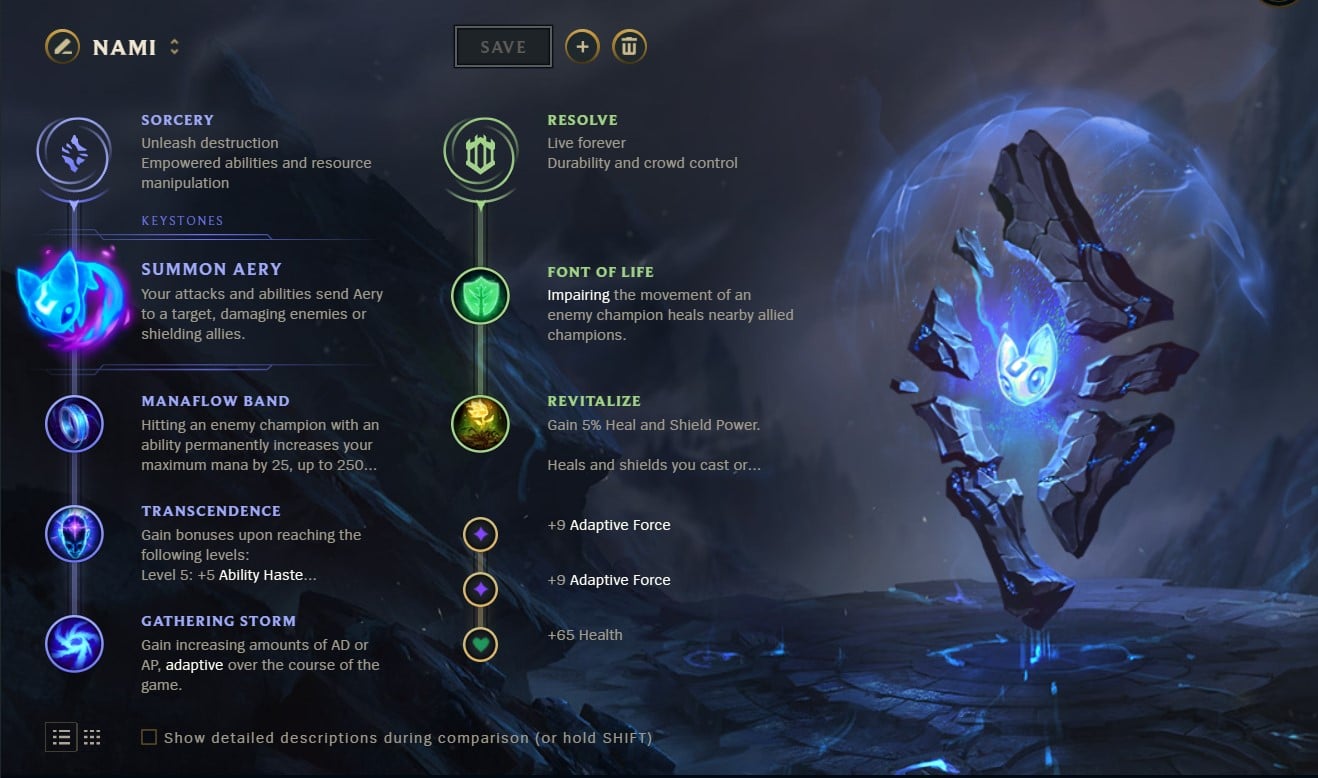Click the Sorcery path emblem icon

point(75,155)
